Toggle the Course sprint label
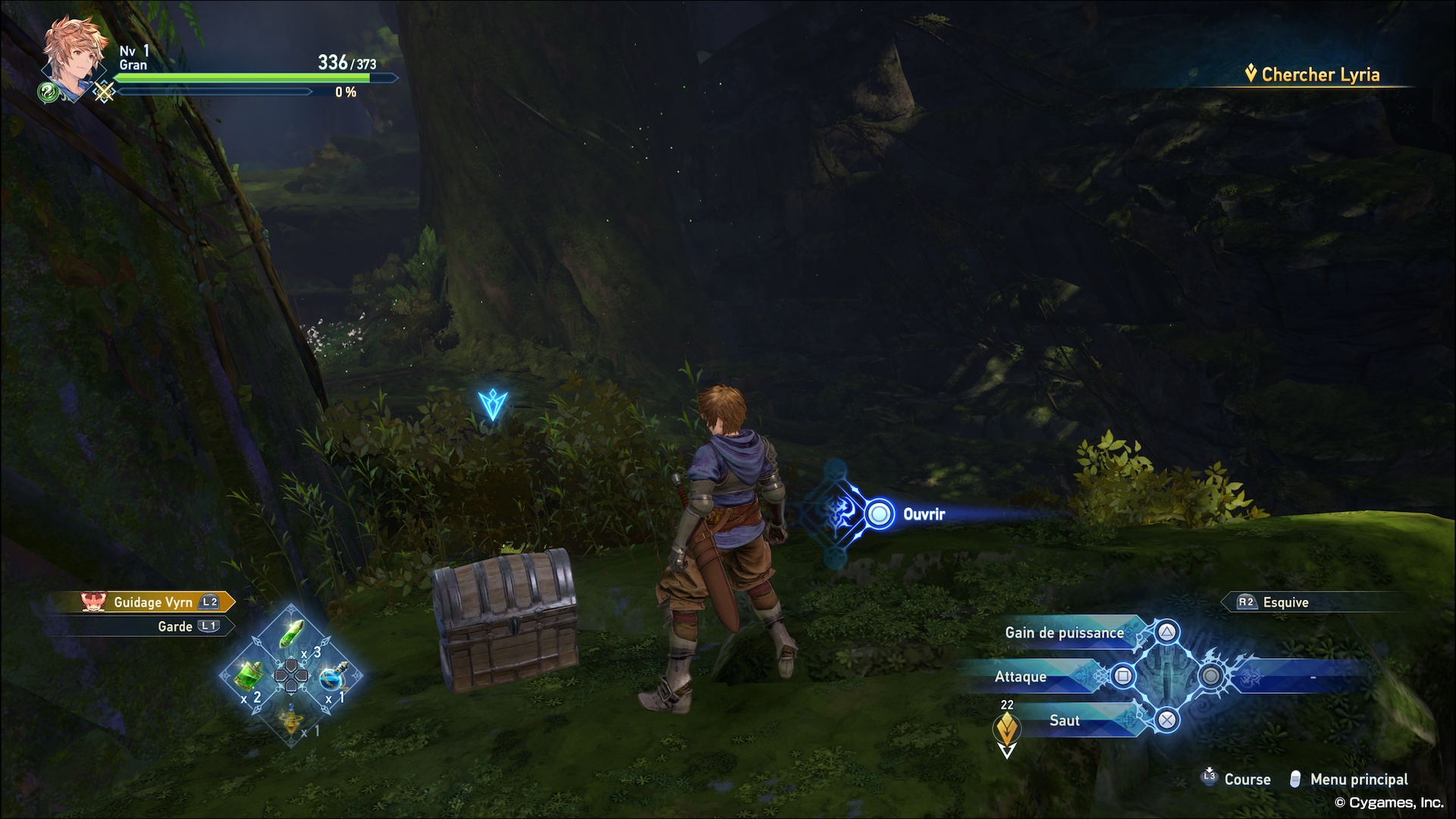The width and height of the screenshot is (1456, 819). tap(1247, 779)
